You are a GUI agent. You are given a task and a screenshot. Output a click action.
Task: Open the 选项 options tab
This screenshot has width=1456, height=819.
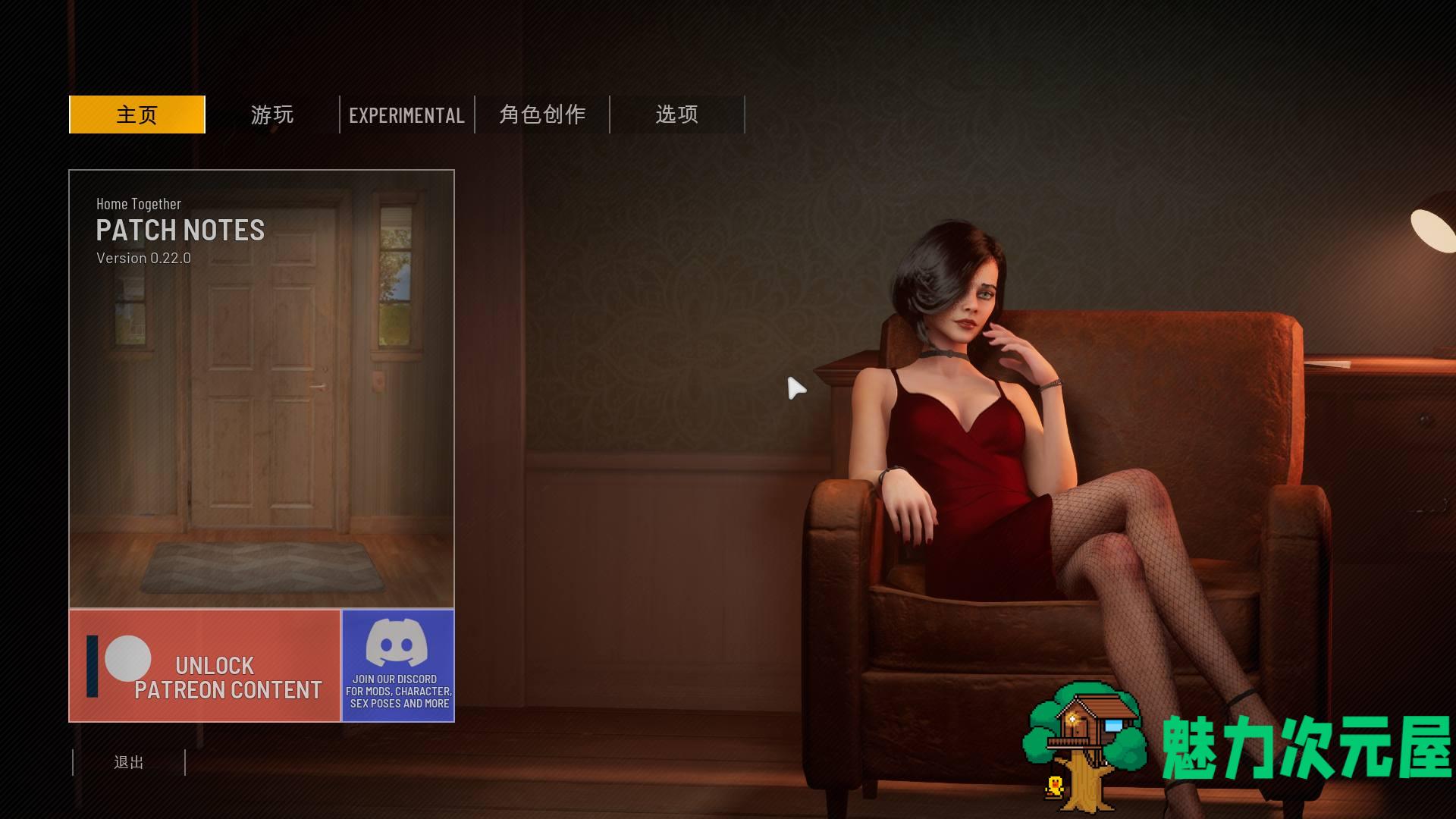coord(677,115)
